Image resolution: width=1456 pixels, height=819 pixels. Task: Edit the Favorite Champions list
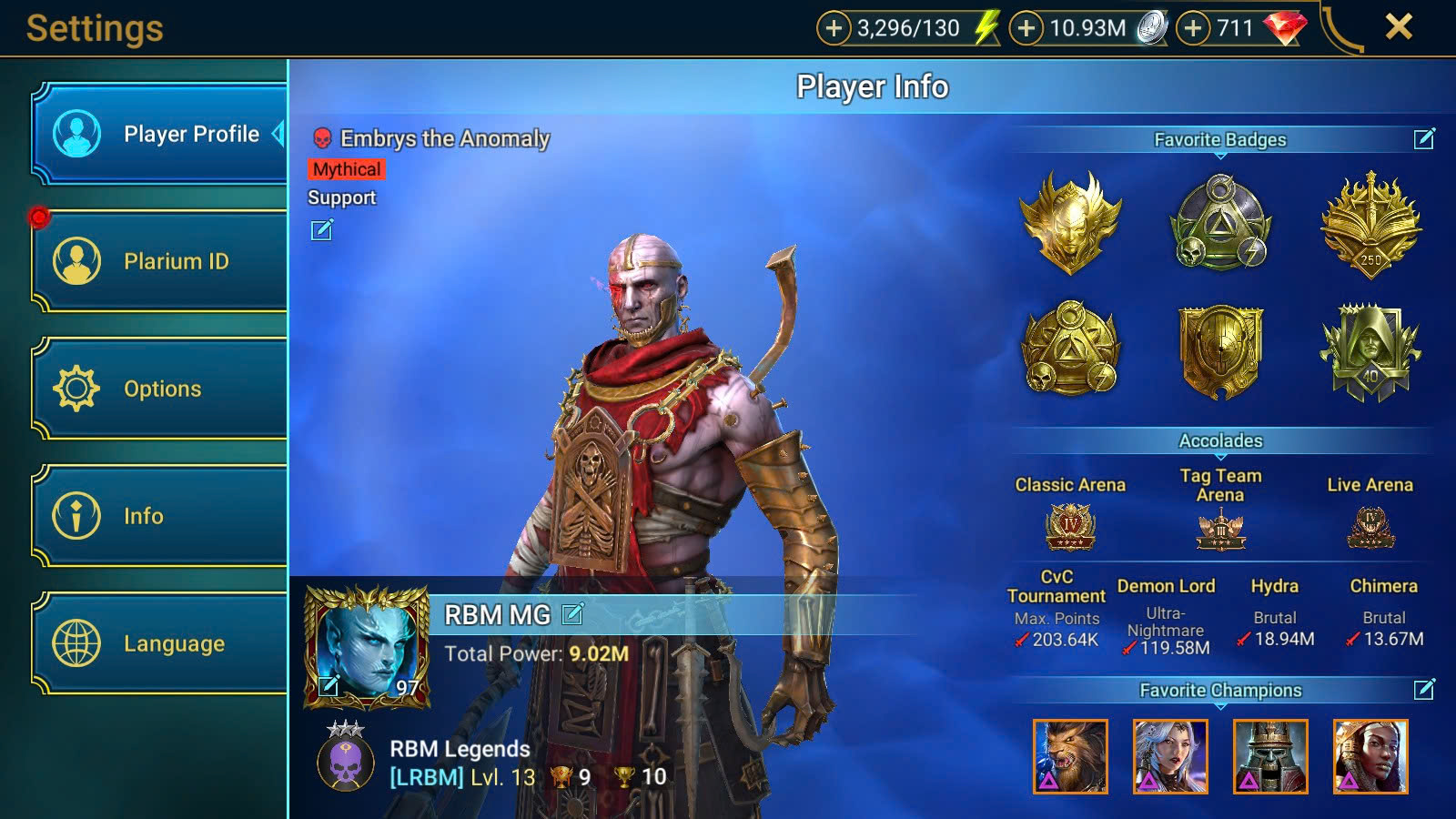[1424, 690]
